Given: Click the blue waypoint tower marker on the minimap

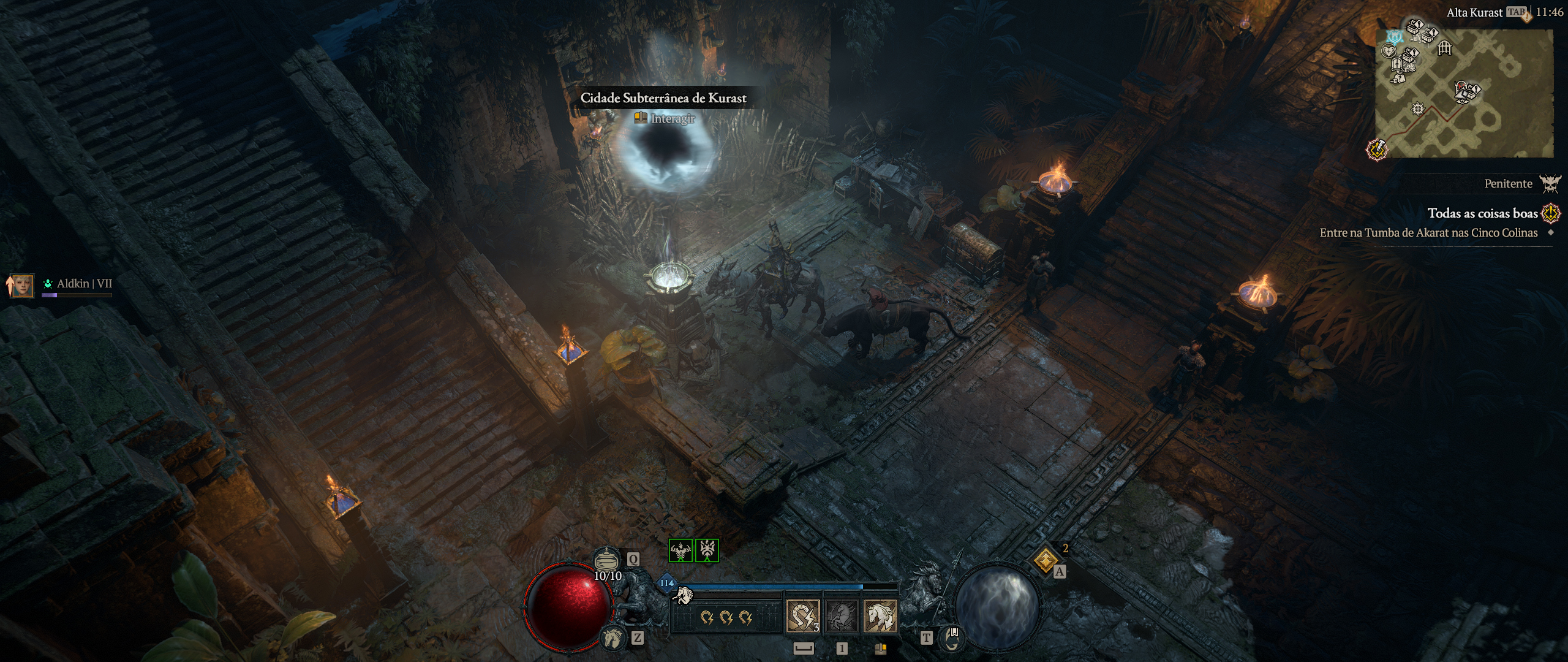Looking at the screenshot, I should tap(1395, 37).
